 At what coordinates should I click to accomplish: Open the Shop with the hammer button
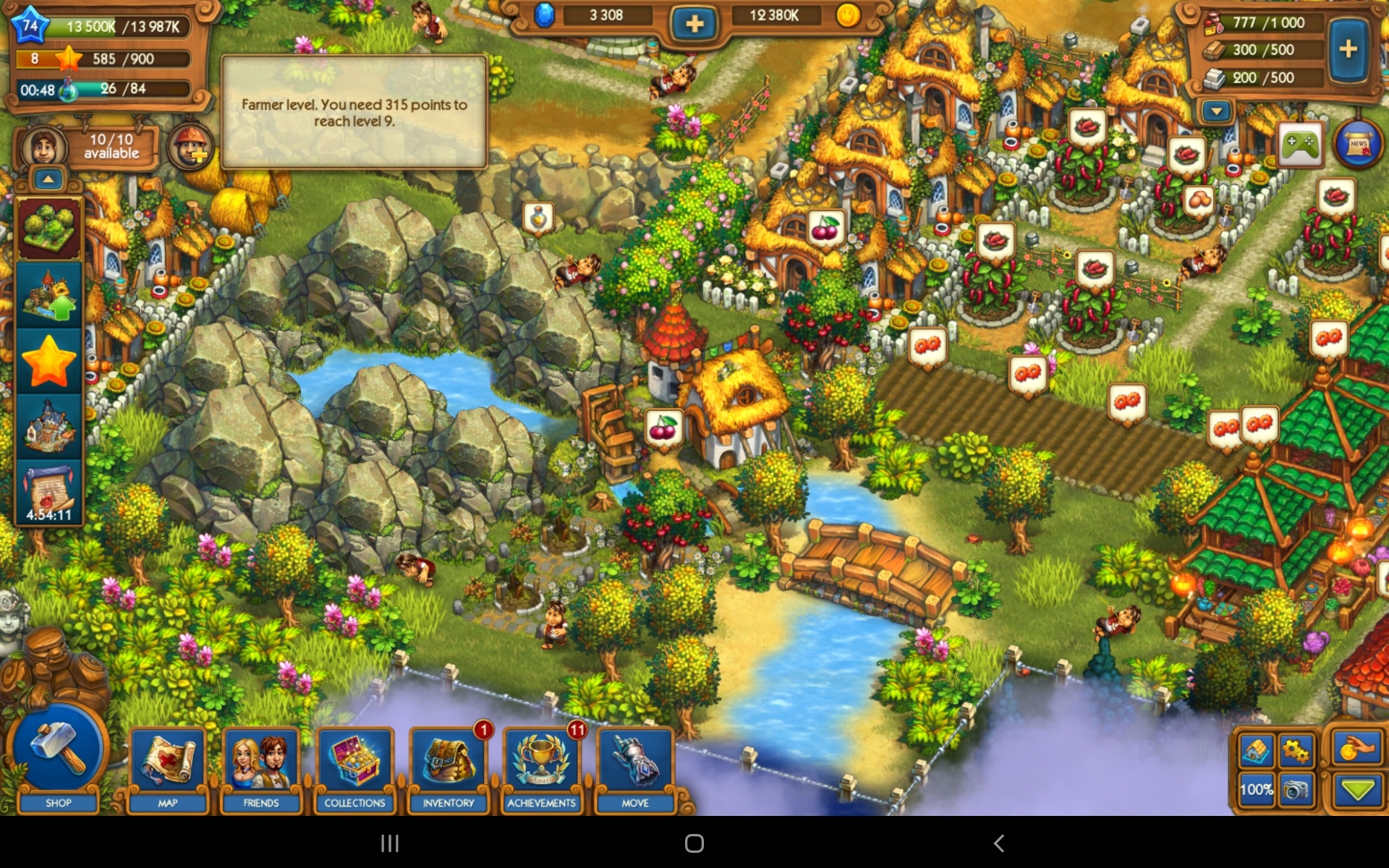tap(58, 756)
